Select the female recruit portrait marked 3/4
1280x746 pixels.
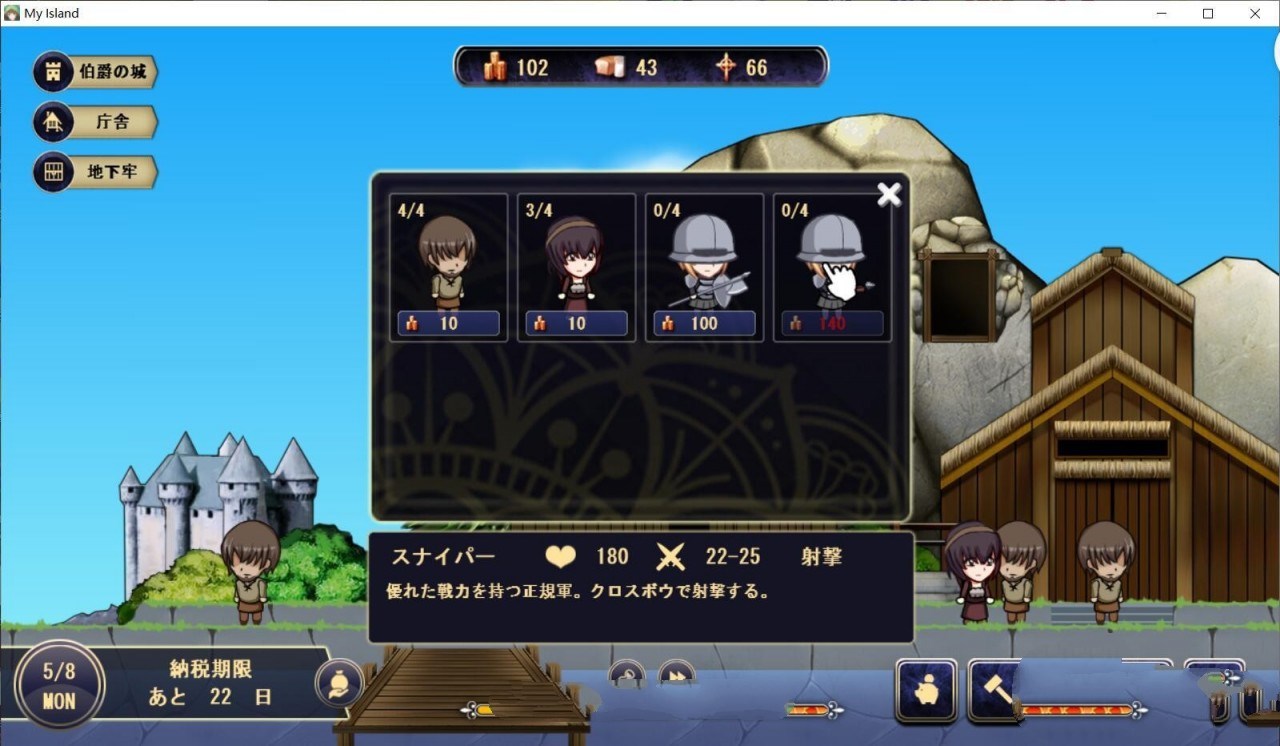[x=575, y=263]
